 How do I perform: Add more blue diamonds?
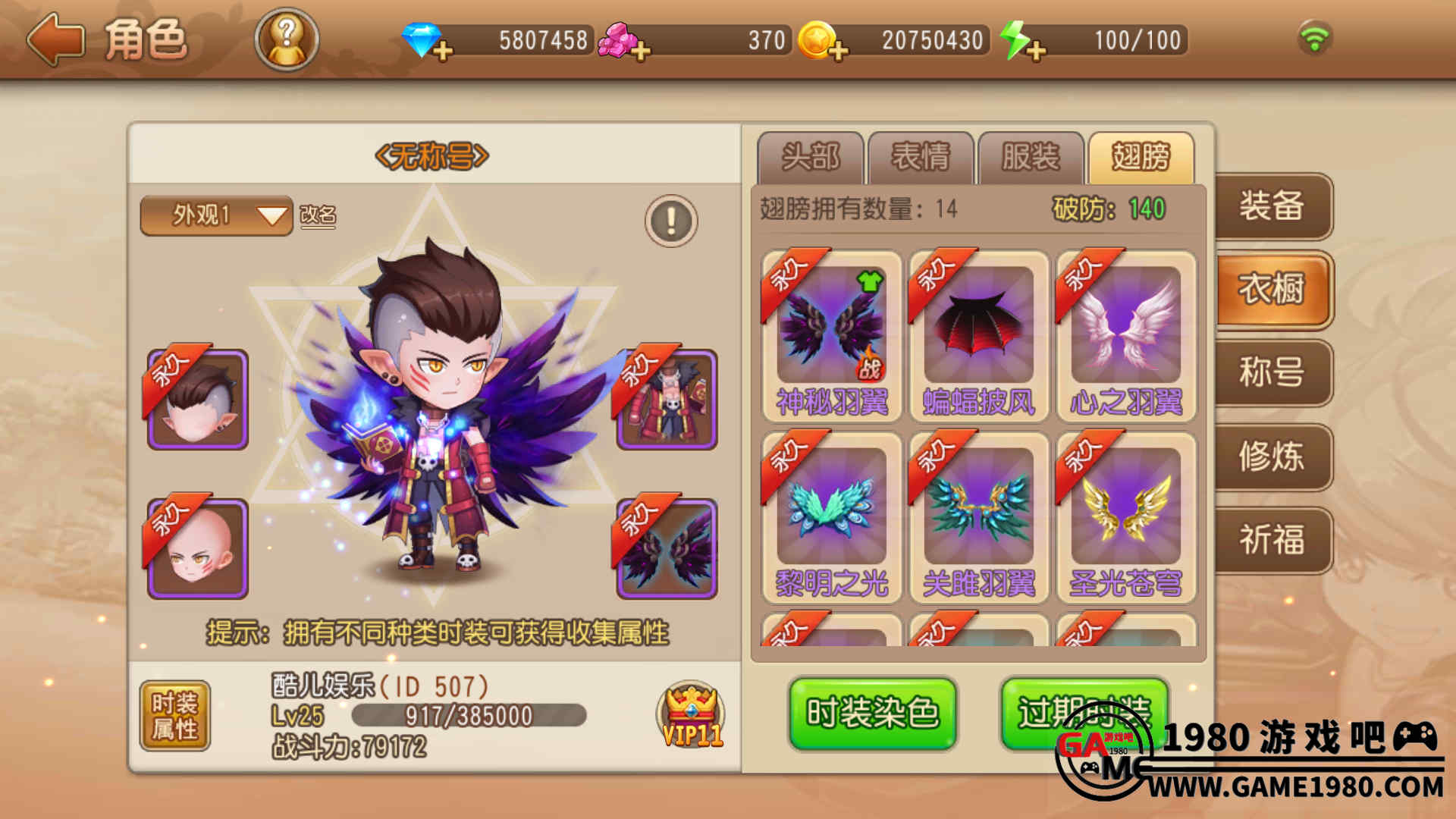pos(443,51)
